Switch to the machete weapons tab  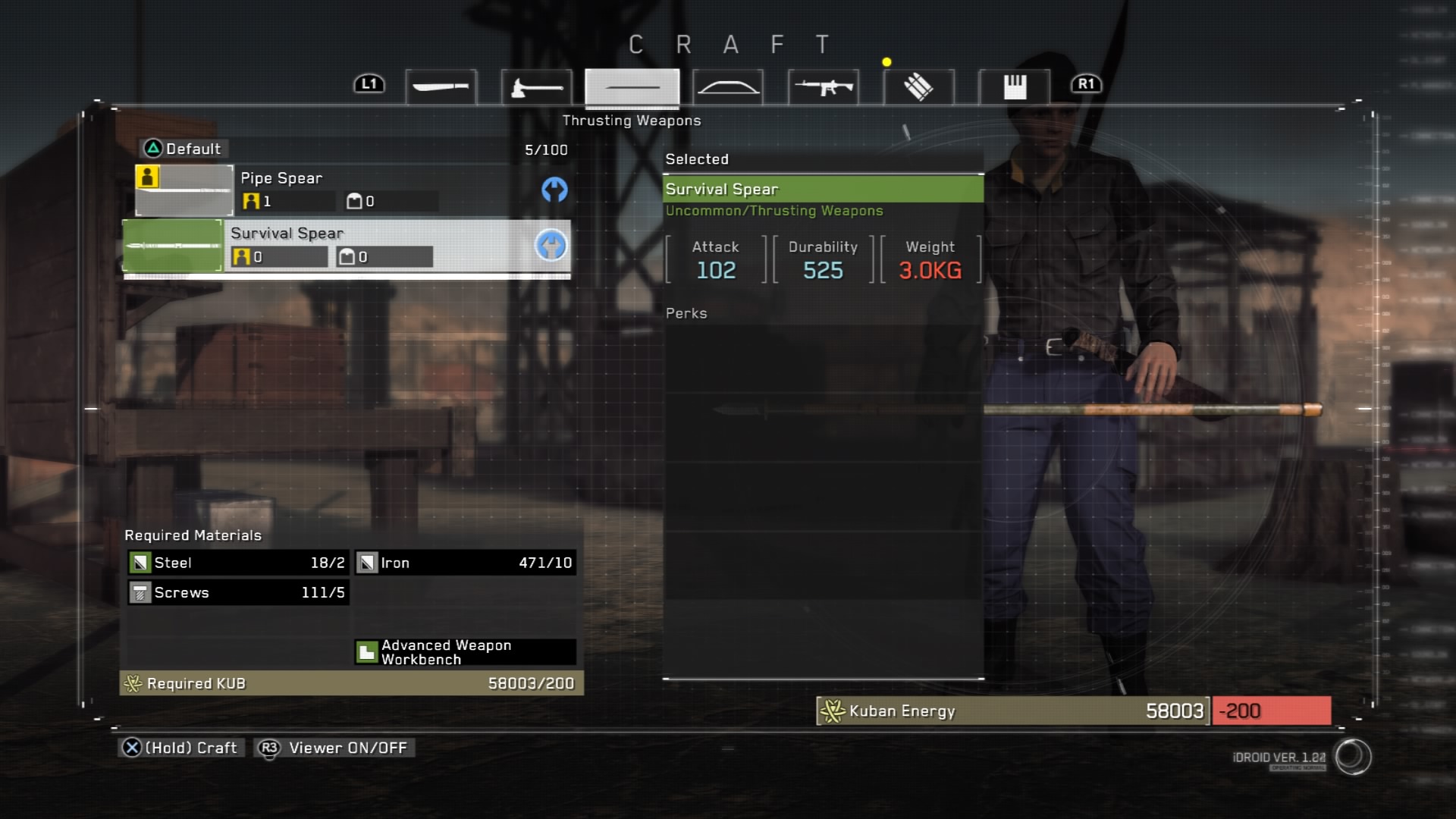pyautogui.click(x=441, y=86)
